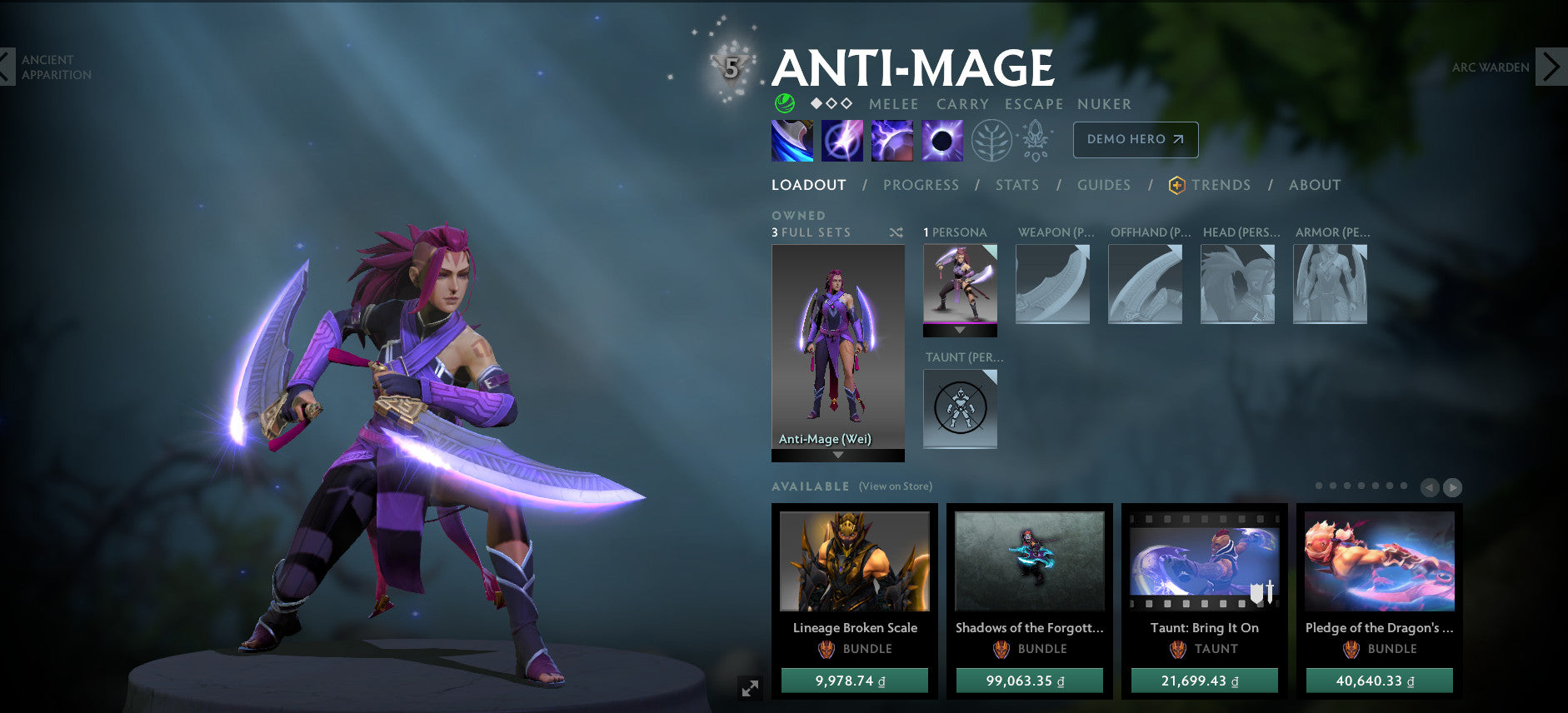Go to previous hero Ancient Apparition
Image resolution: width=1568 pixels, height=713 pixels.
[7, 67]
